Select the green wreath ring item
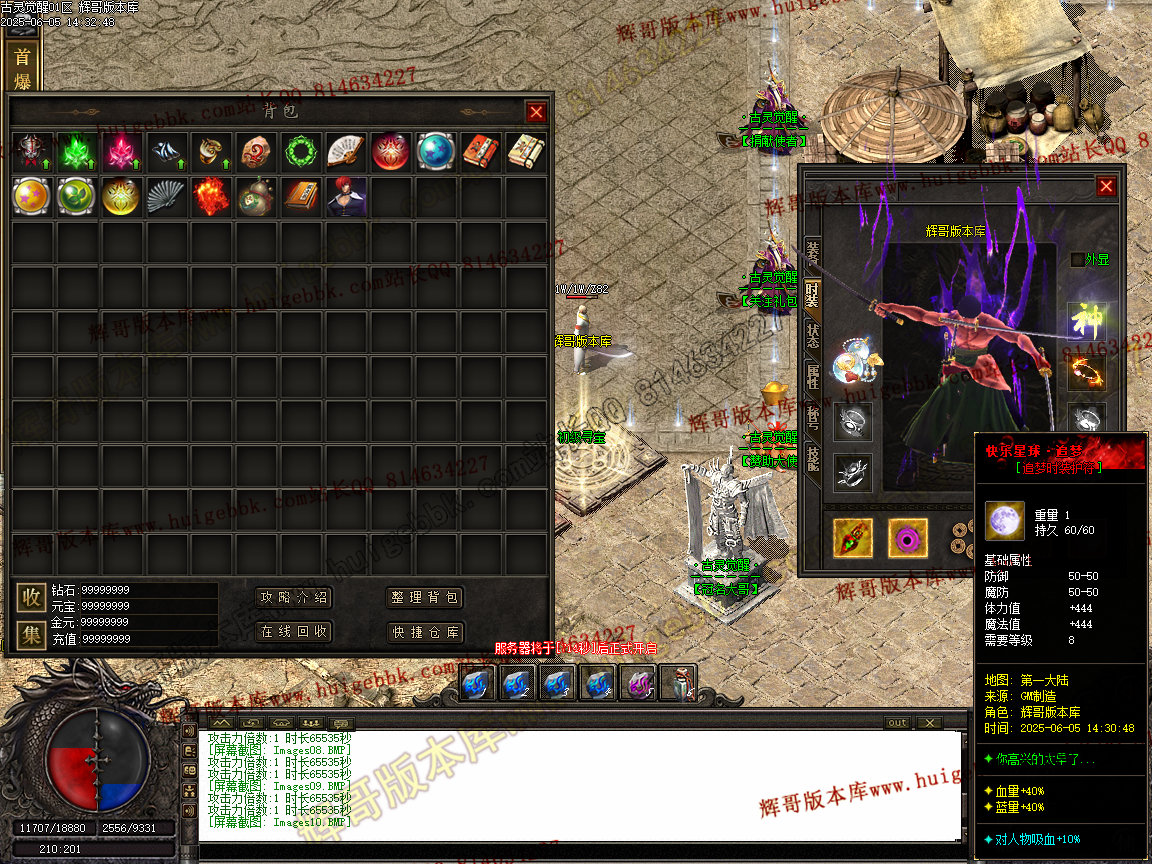 (298, 152)
